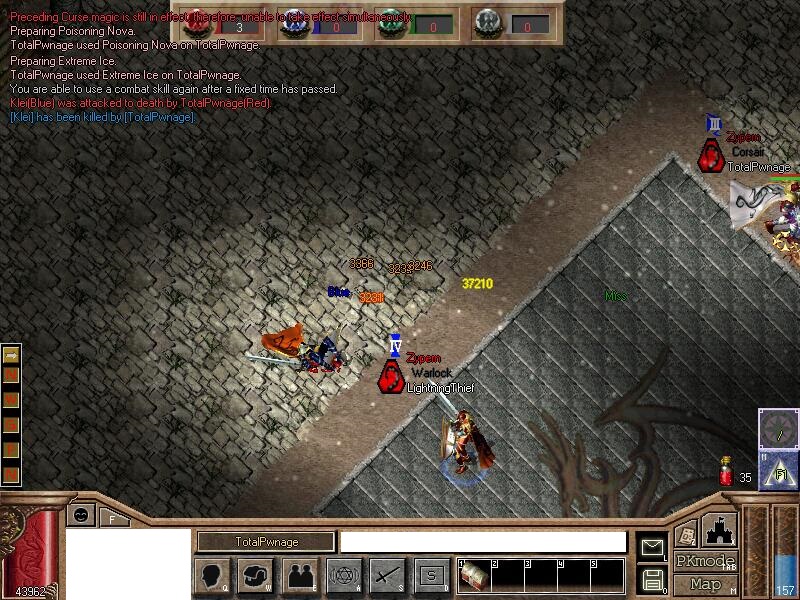800x600 pixels.
Task: Click the square S button
Action: point(431,575)
